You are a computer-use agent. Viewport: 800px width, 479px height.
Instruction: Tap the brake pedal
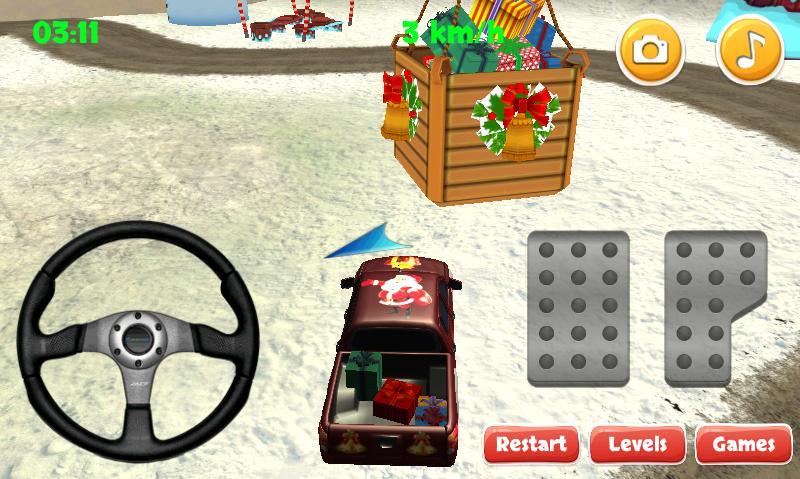[x=577, y=308]
